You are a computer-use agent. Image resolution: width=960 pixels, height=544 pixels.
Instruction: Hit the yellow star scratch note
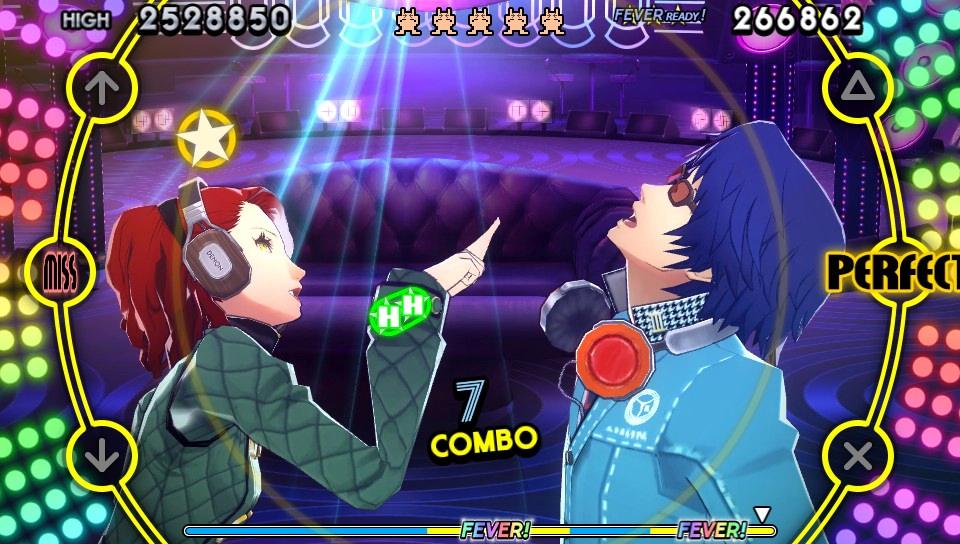click(206, 138)
